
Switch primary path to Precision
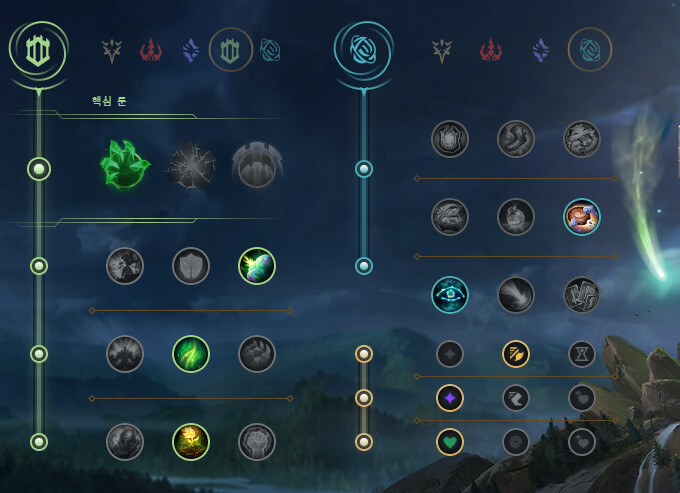coord(111,49)
